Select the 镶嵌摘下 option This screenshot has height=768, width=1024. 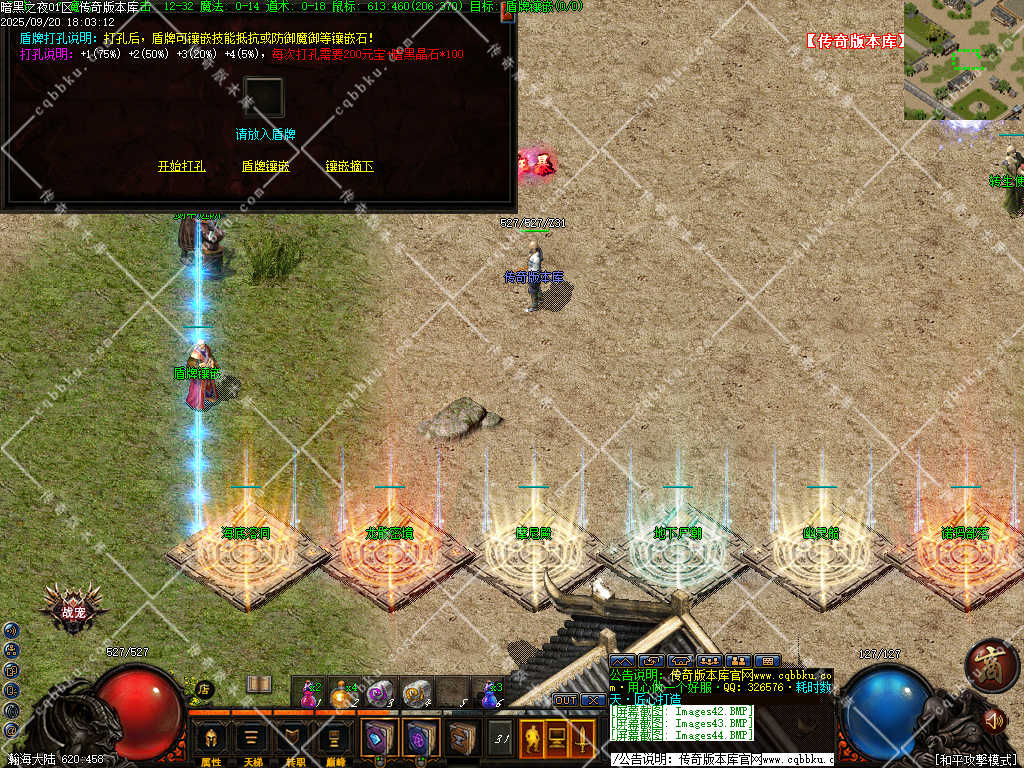click(349, 166)
